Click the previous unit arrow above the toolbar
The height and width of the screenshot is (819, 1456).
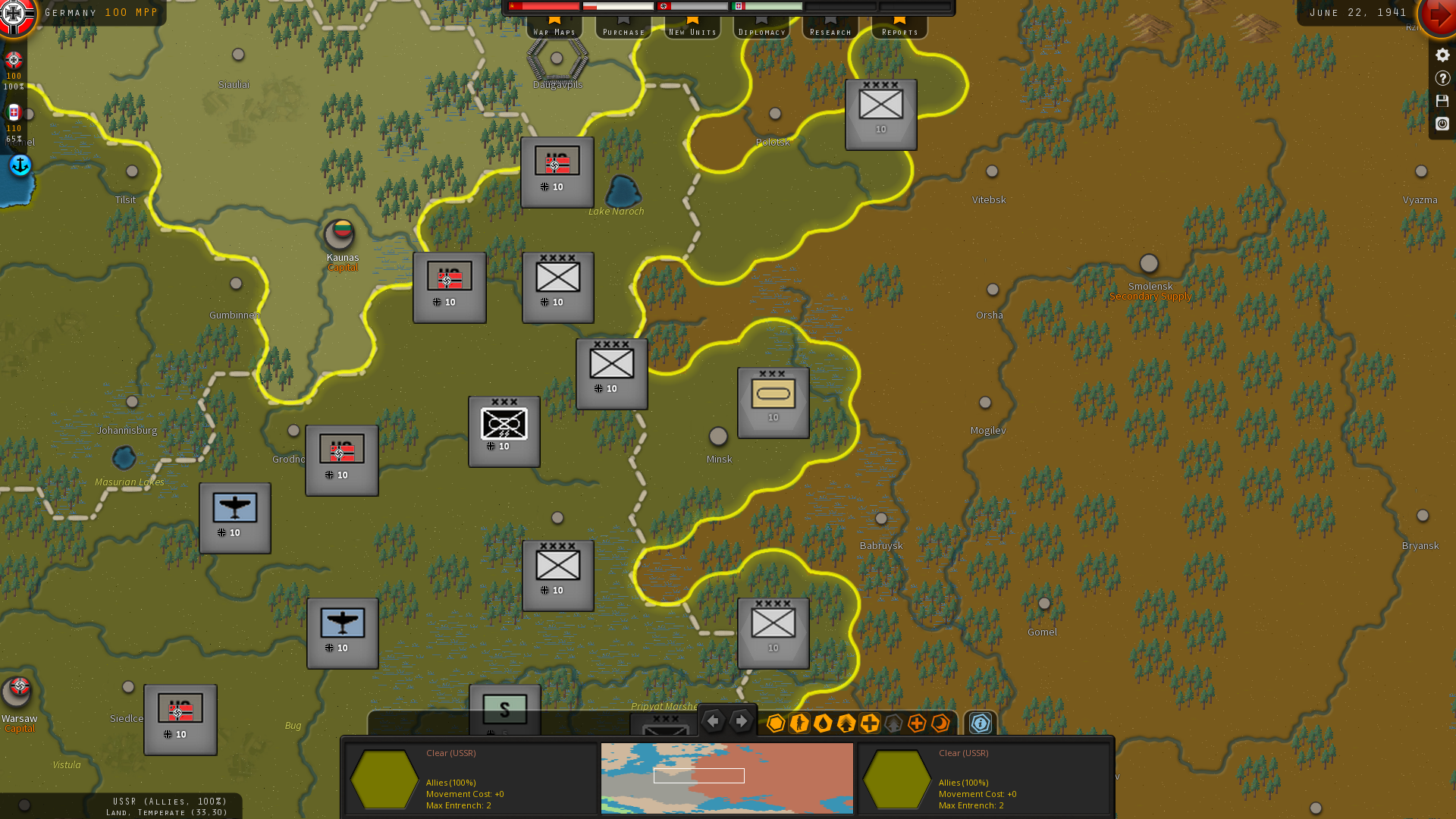pyautogui.click(x=713, y=721)
